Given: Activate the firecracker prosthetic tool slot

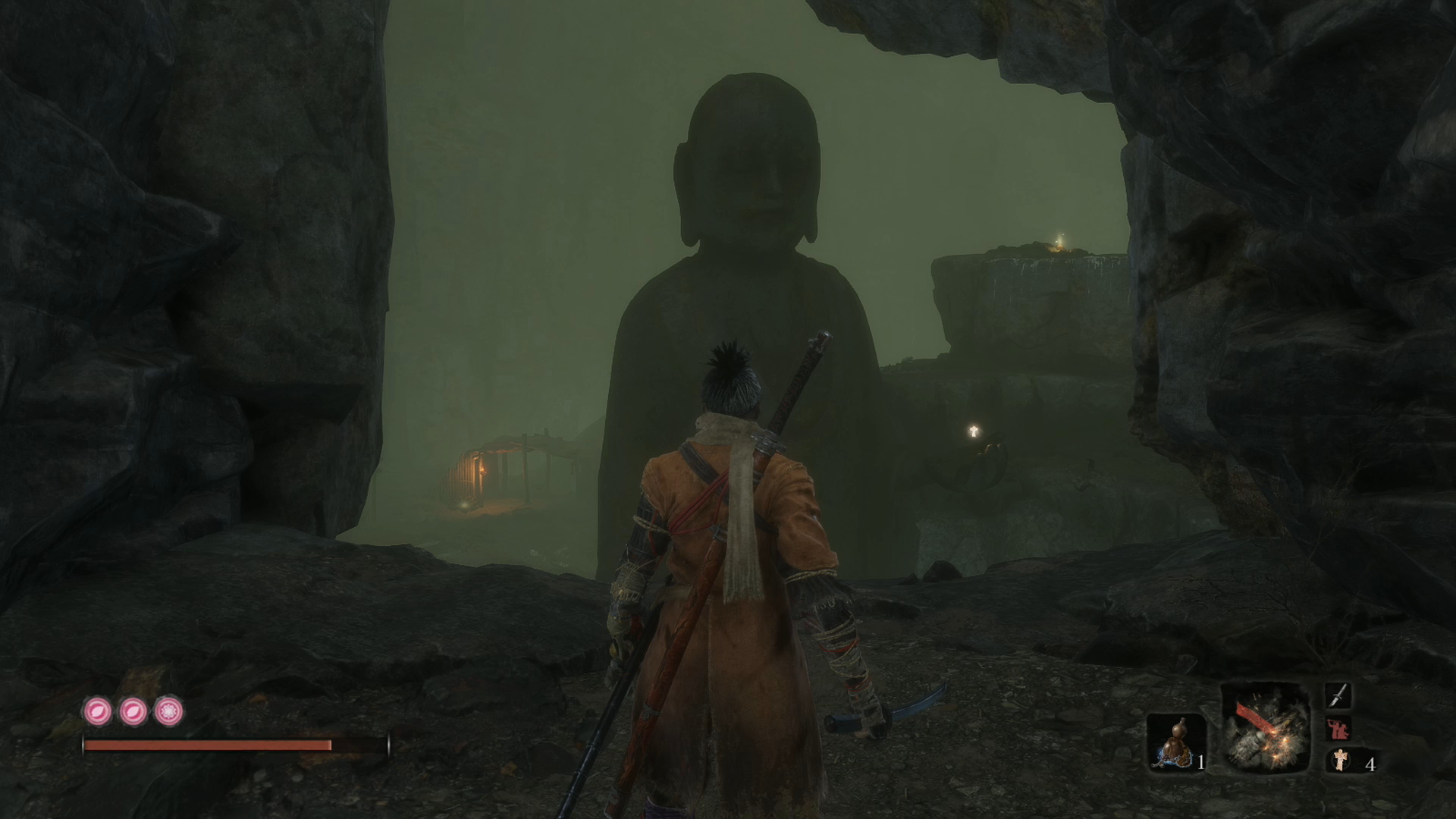Looking at the screenshot, I should click(1264, 728).
